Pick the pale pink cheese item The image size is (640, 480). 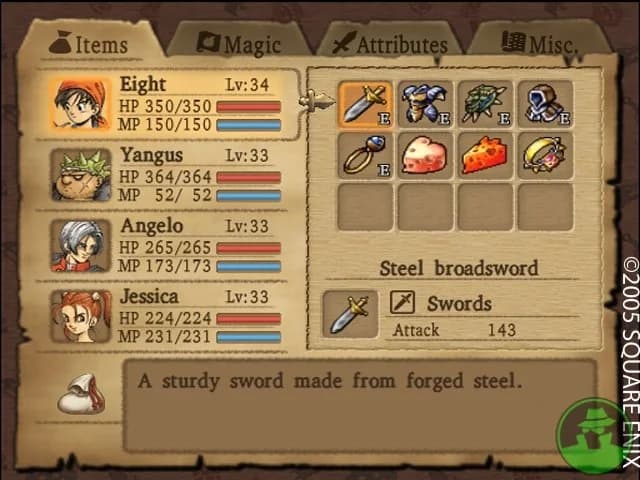coord(425,155)
